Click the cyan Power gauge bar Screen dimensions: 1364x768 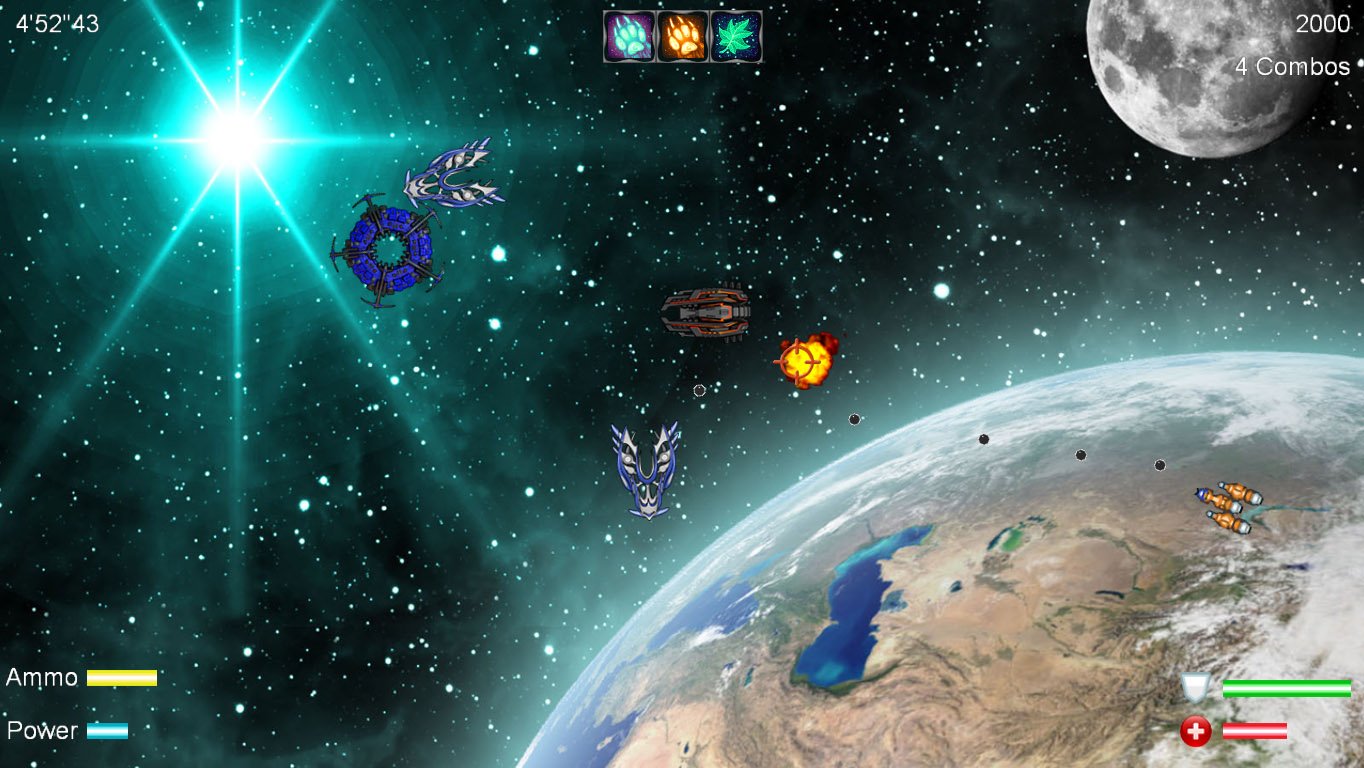(107, 730)
